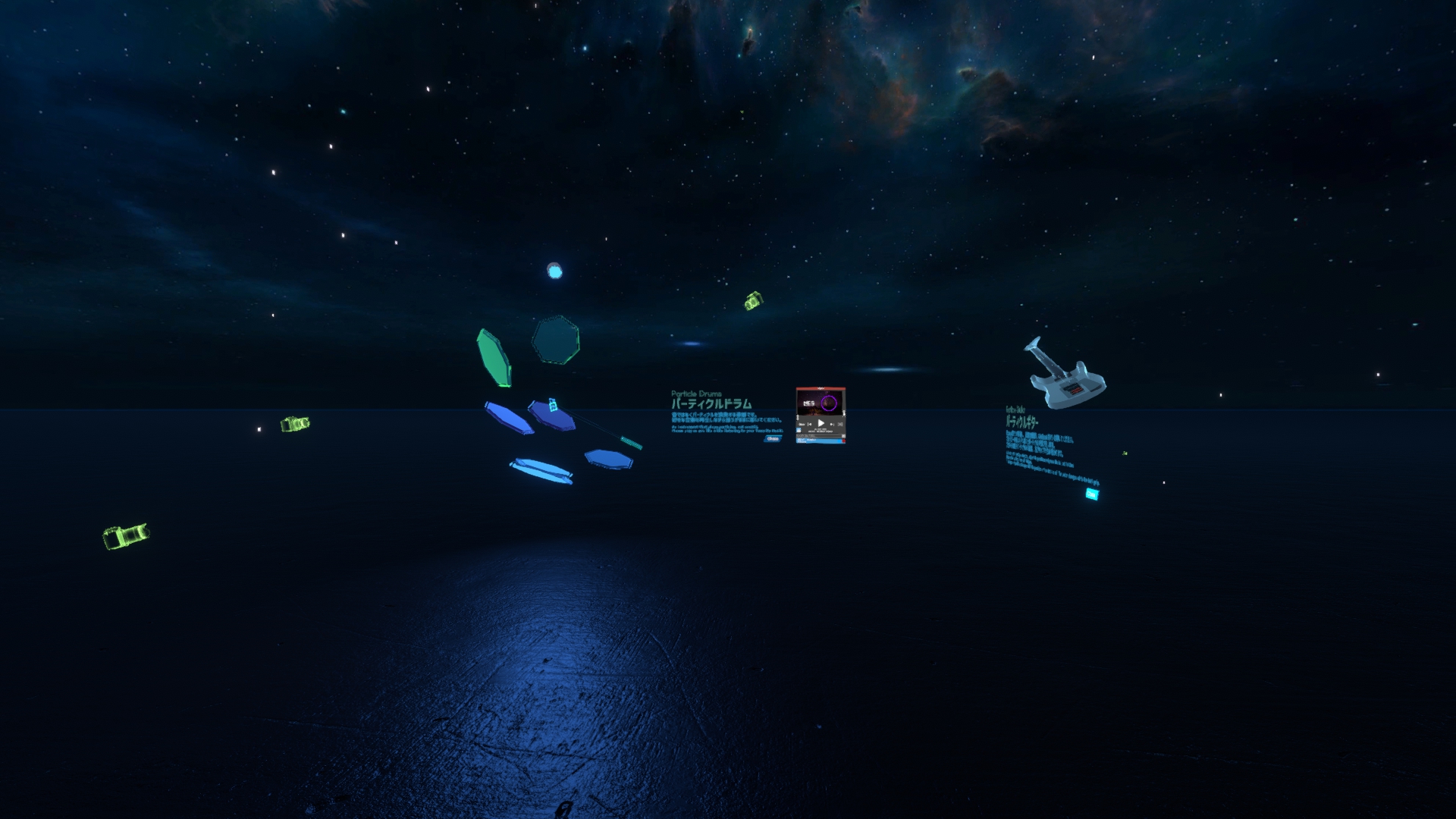Image resolution: width=1456 pixels, height=819 pixels.
Task: Close the Particle Guitar info panel
Action: [1091, 494]
